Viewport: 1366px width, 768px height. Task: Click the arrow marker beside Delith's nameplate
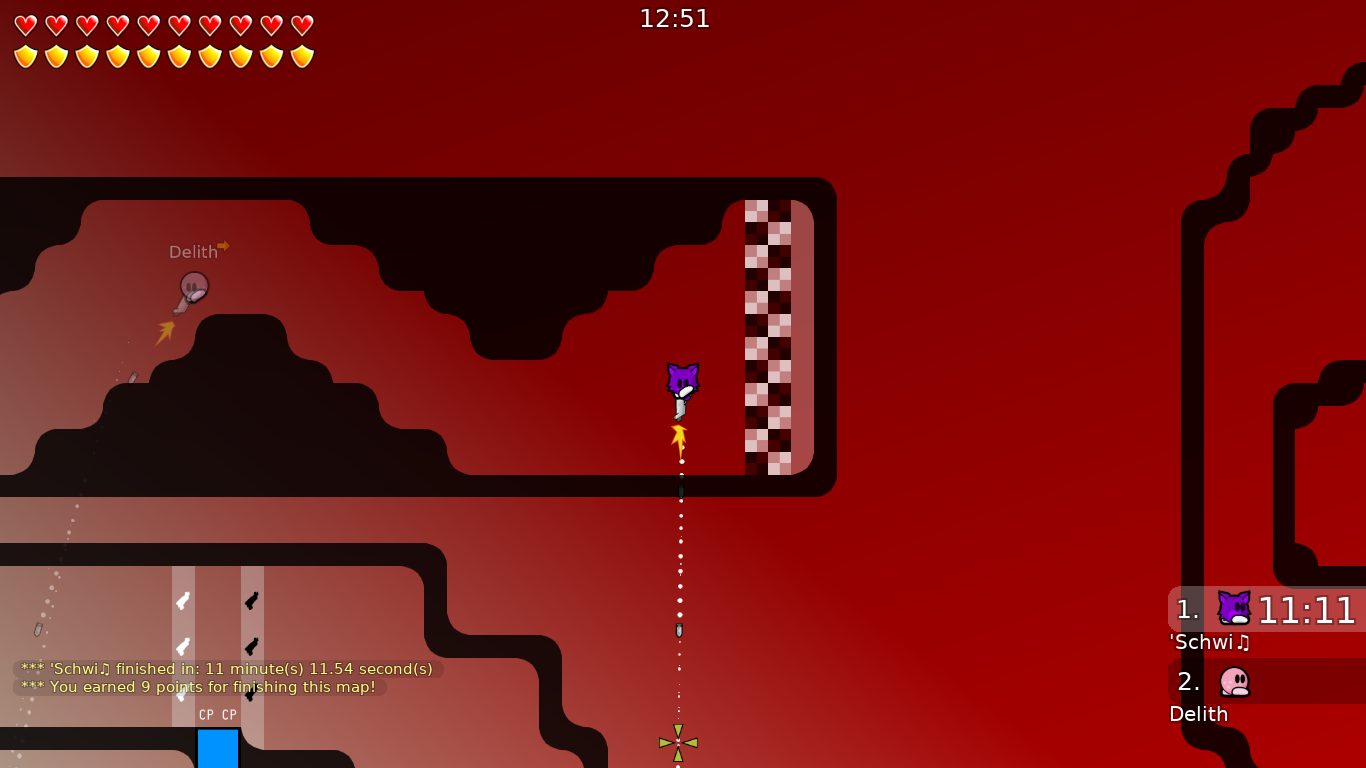click(222, 246)
